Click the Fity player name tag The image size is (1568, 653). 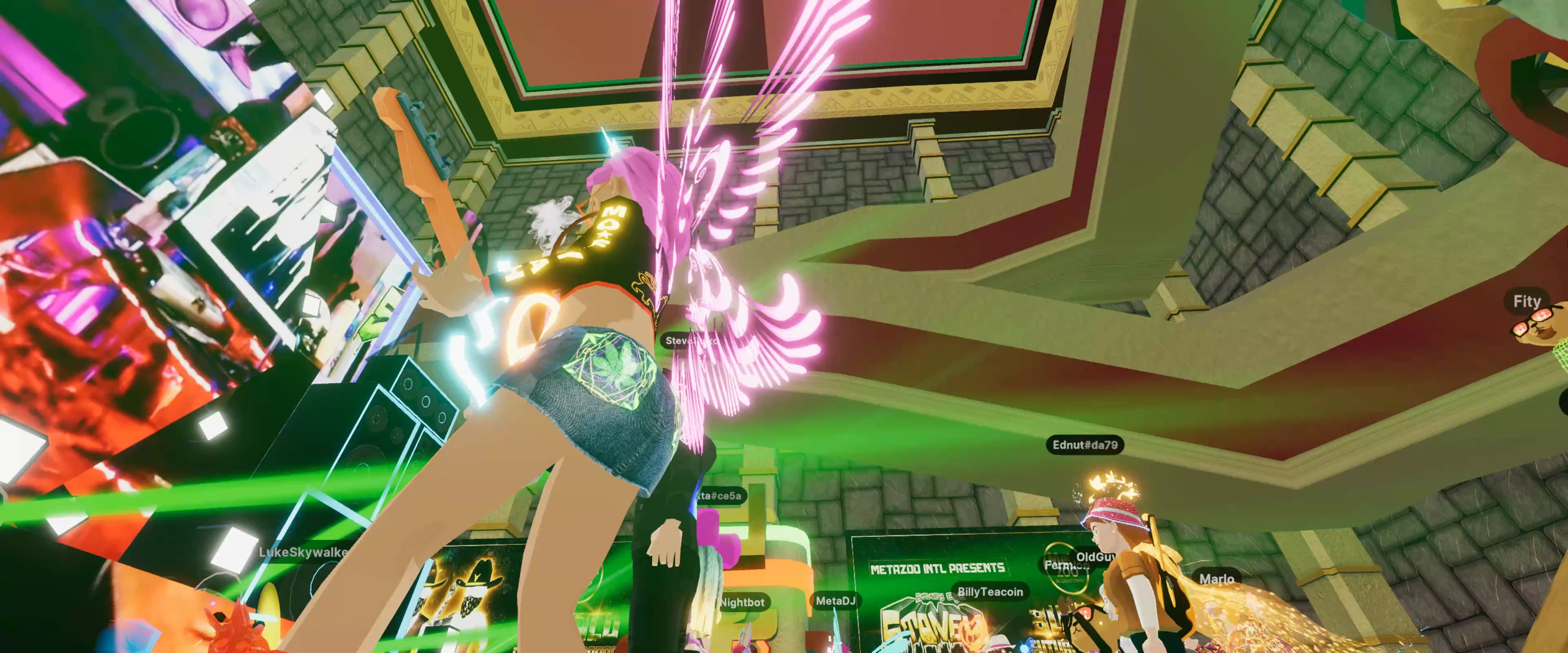coord(1527,301)
